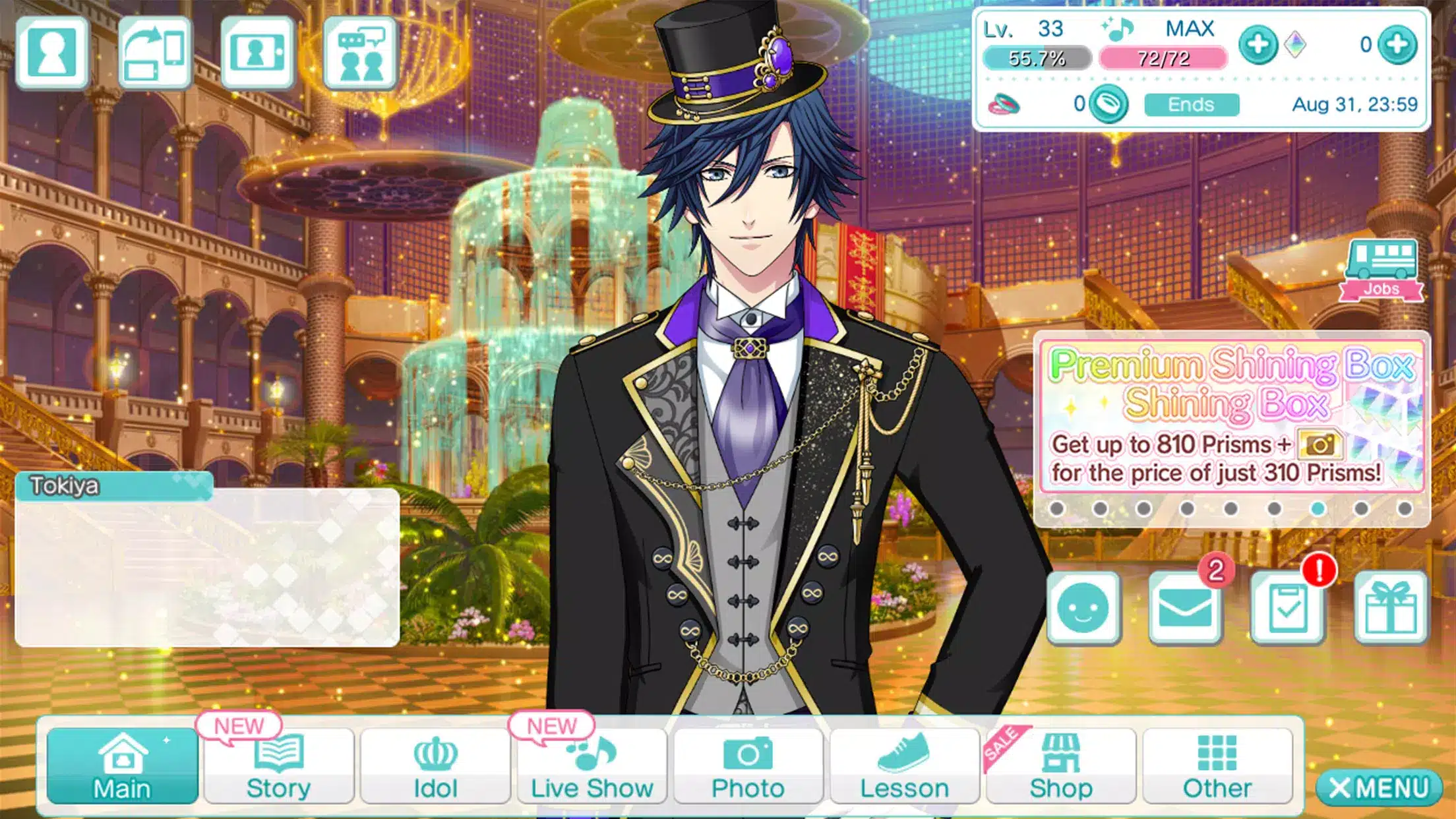The image size is (1456, 819).
Task: Go to the Photo menu
Action: [x=748, y=766]
